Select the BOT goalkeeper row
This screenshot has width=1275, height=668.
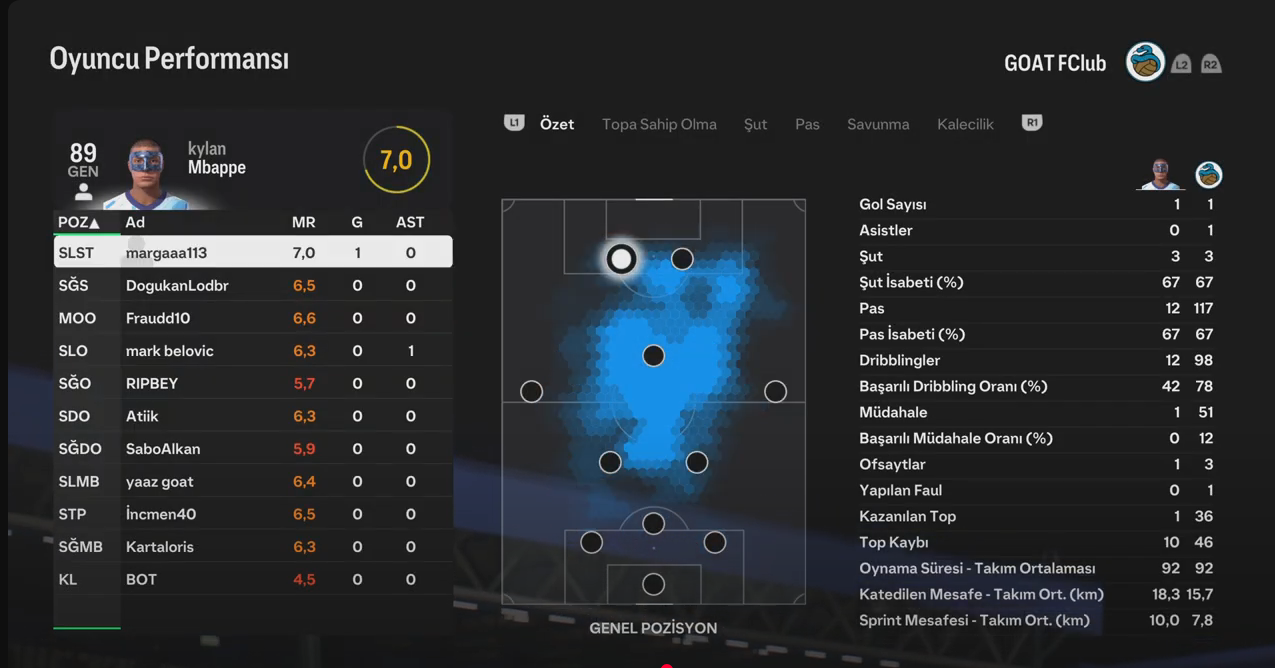coord(252,580)
